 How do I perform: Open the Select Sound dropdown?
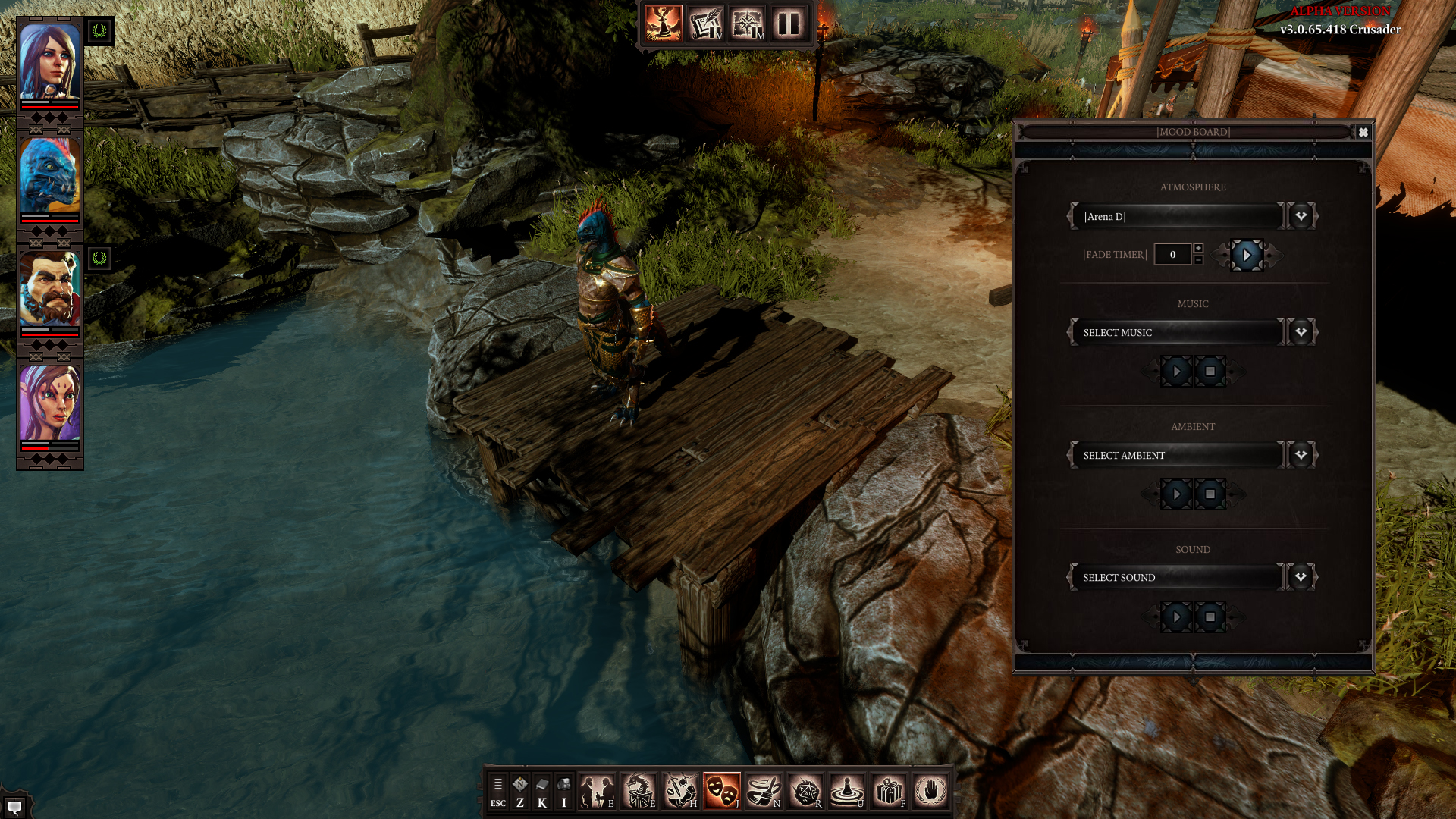coord(1301,577)
